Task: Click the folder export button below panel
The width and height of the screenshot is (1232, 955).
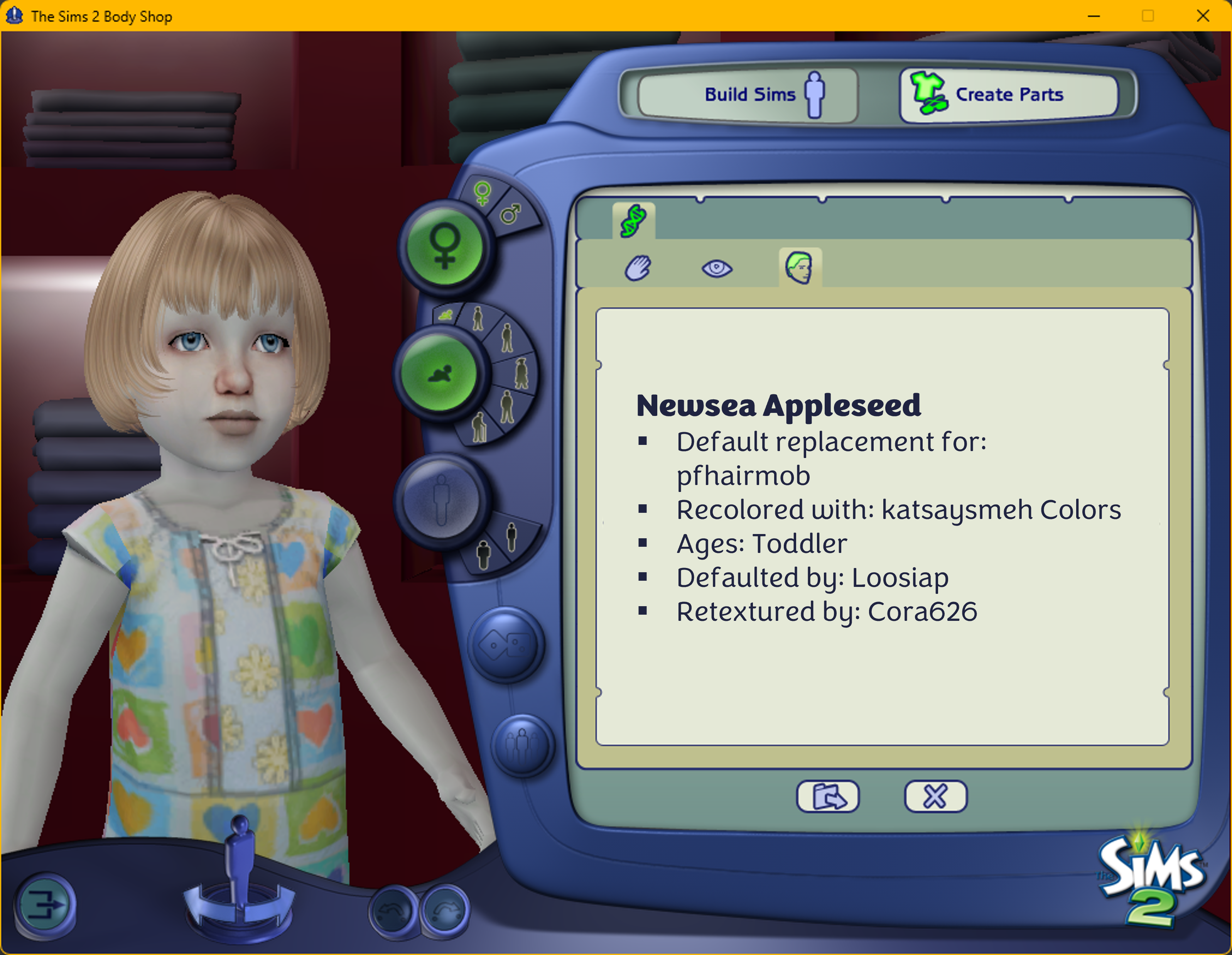Action: pyautogui.click(x=827, y=796)
